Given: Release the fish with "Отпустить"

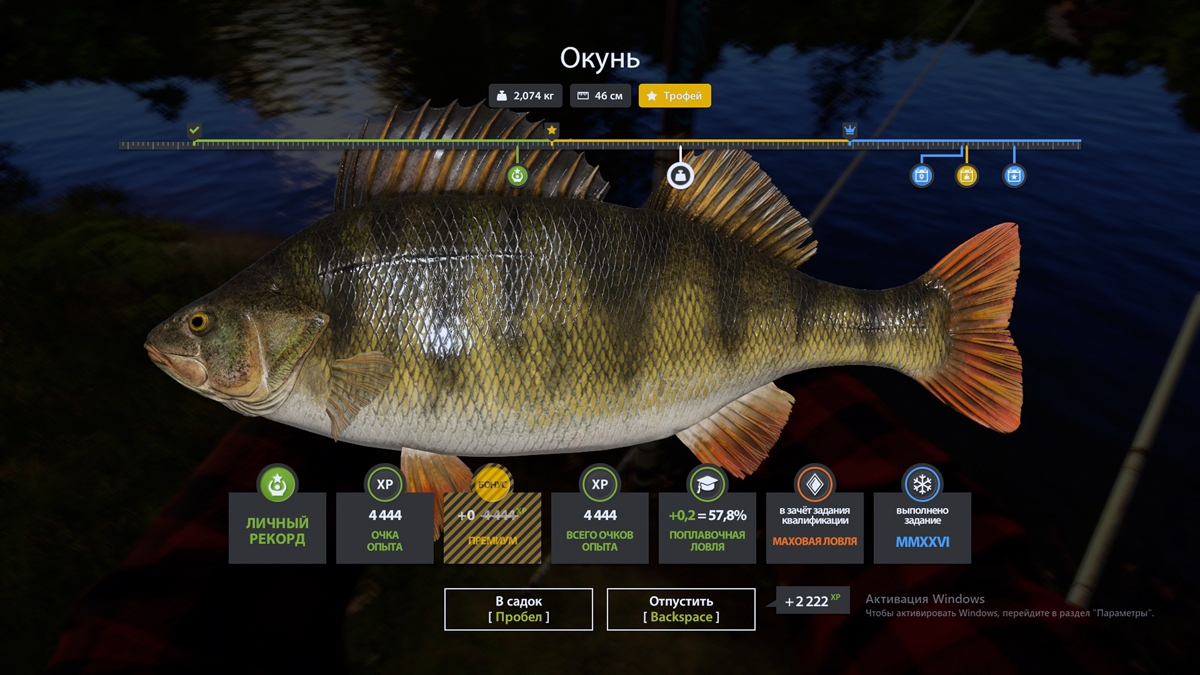Looking at the screenshot, I should click(681, 609).
